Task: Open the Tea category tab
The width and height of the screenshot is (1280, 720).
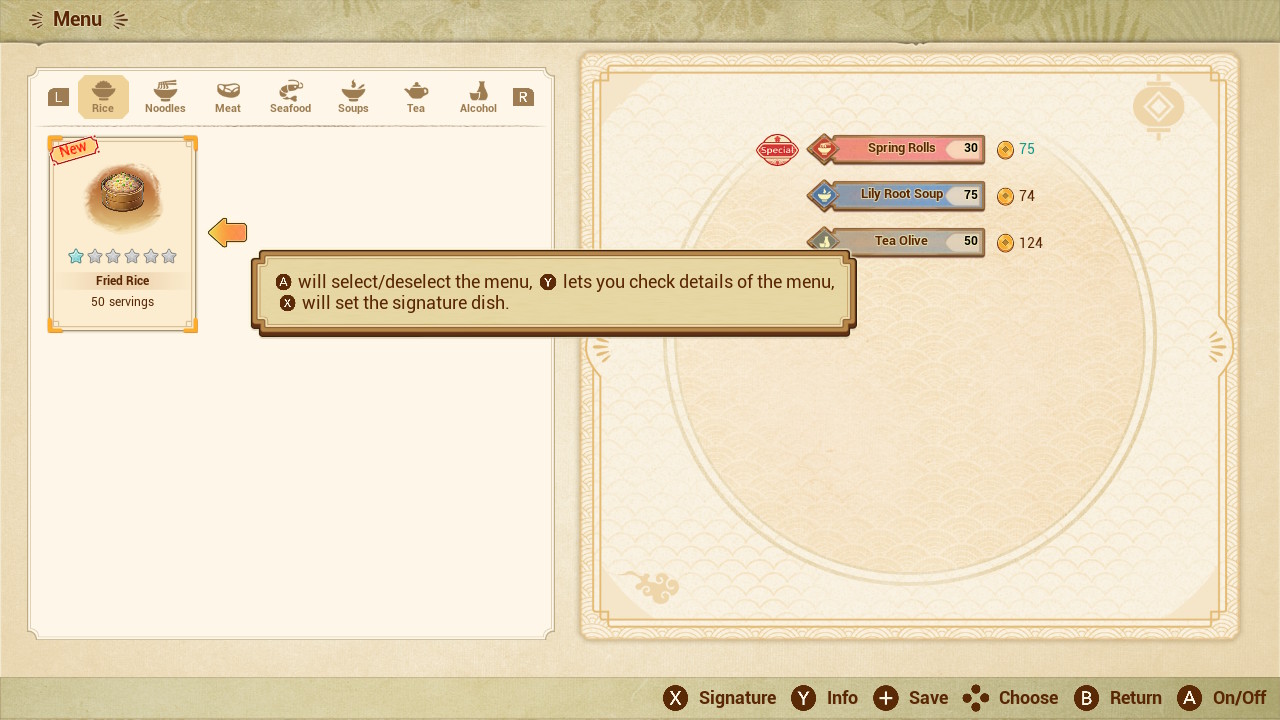Action: (x=416, y=97)
